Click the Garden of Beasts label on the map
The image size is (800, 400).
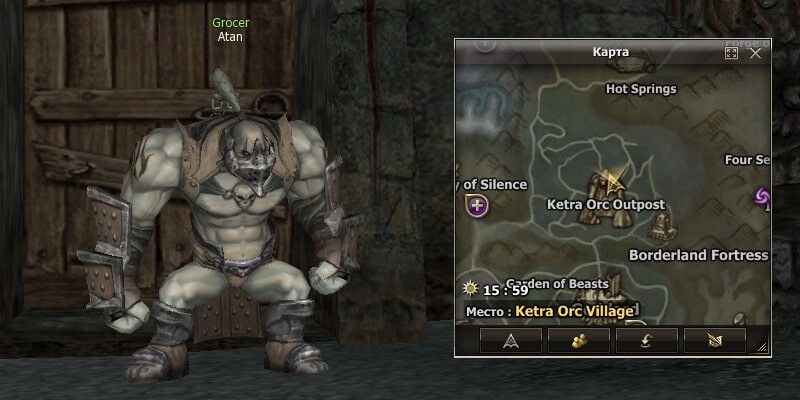pos(557,283)
